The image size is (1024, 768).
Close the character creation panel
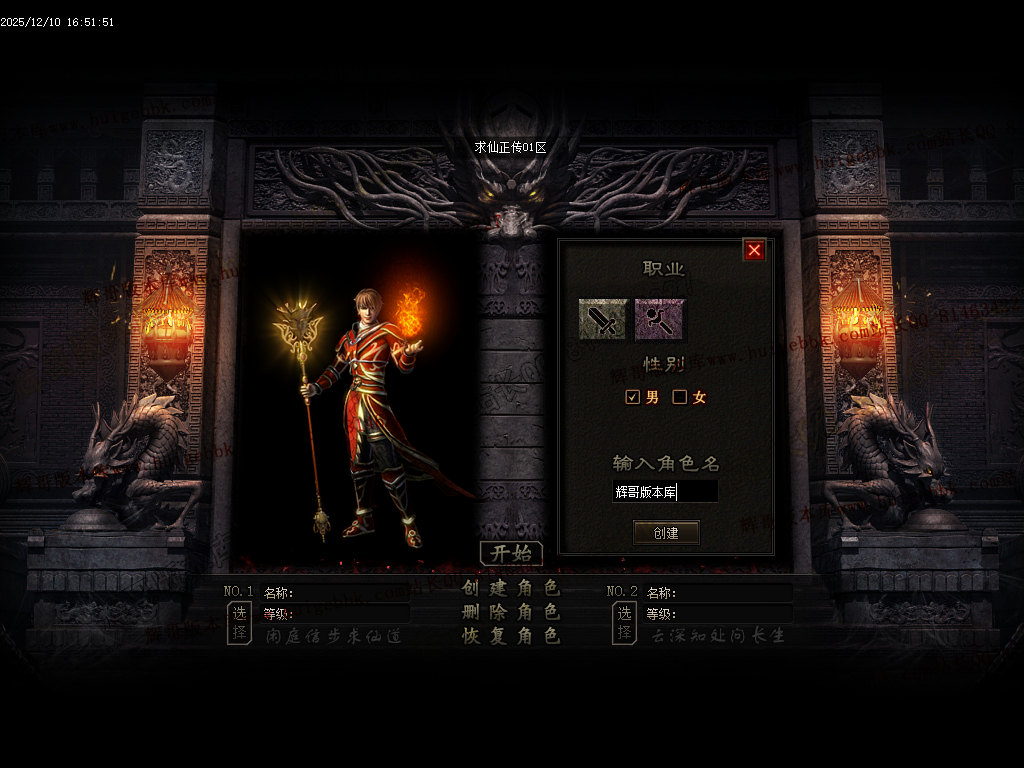754,250
